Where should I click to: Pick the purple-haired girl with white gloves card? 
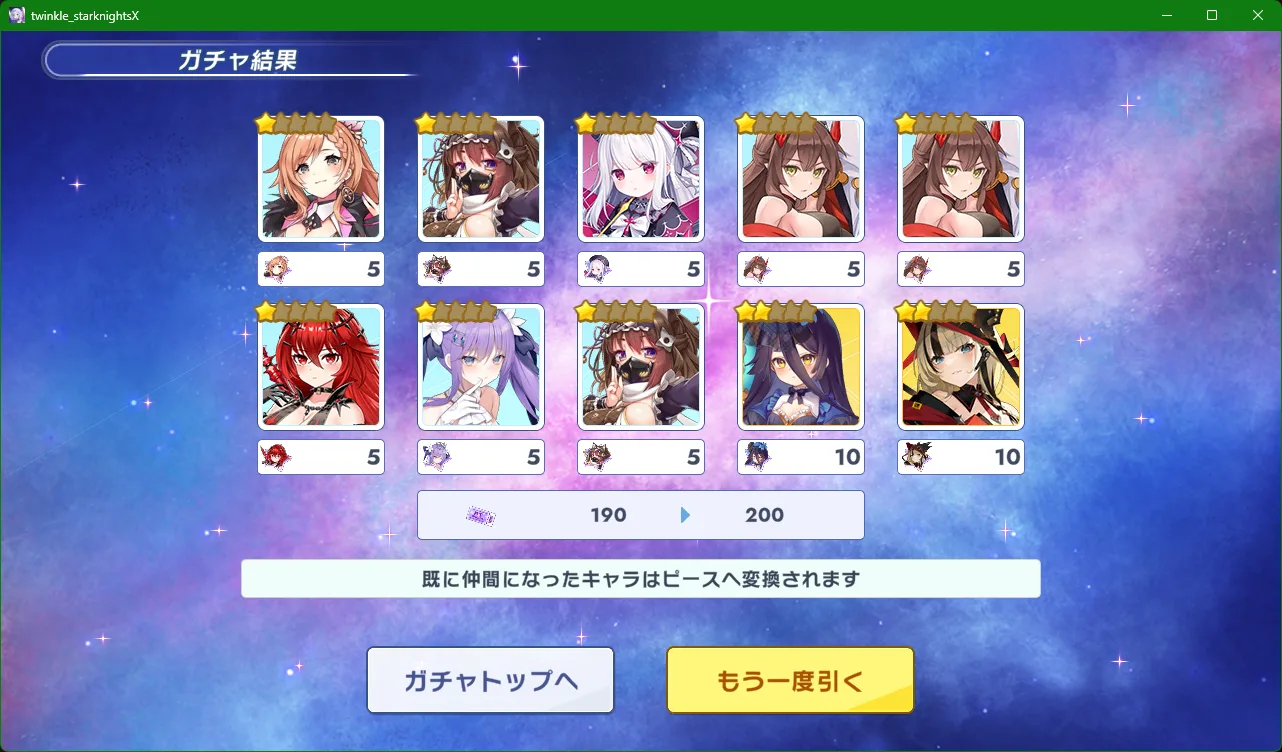click(481, 367)
